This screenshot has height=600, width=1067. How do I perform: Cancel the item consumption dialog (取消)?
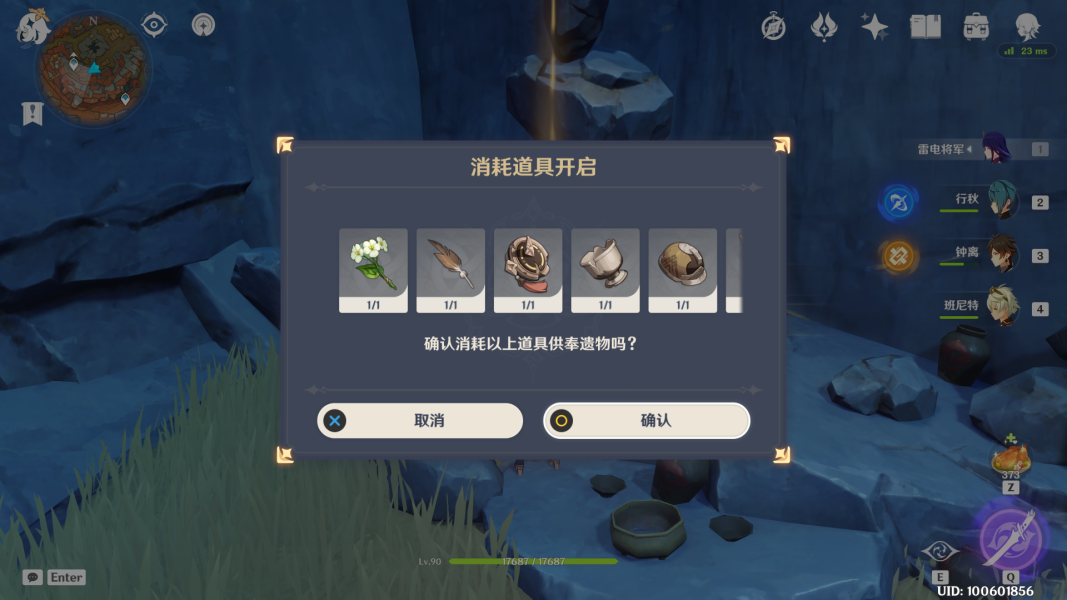(x=420, y=421)
